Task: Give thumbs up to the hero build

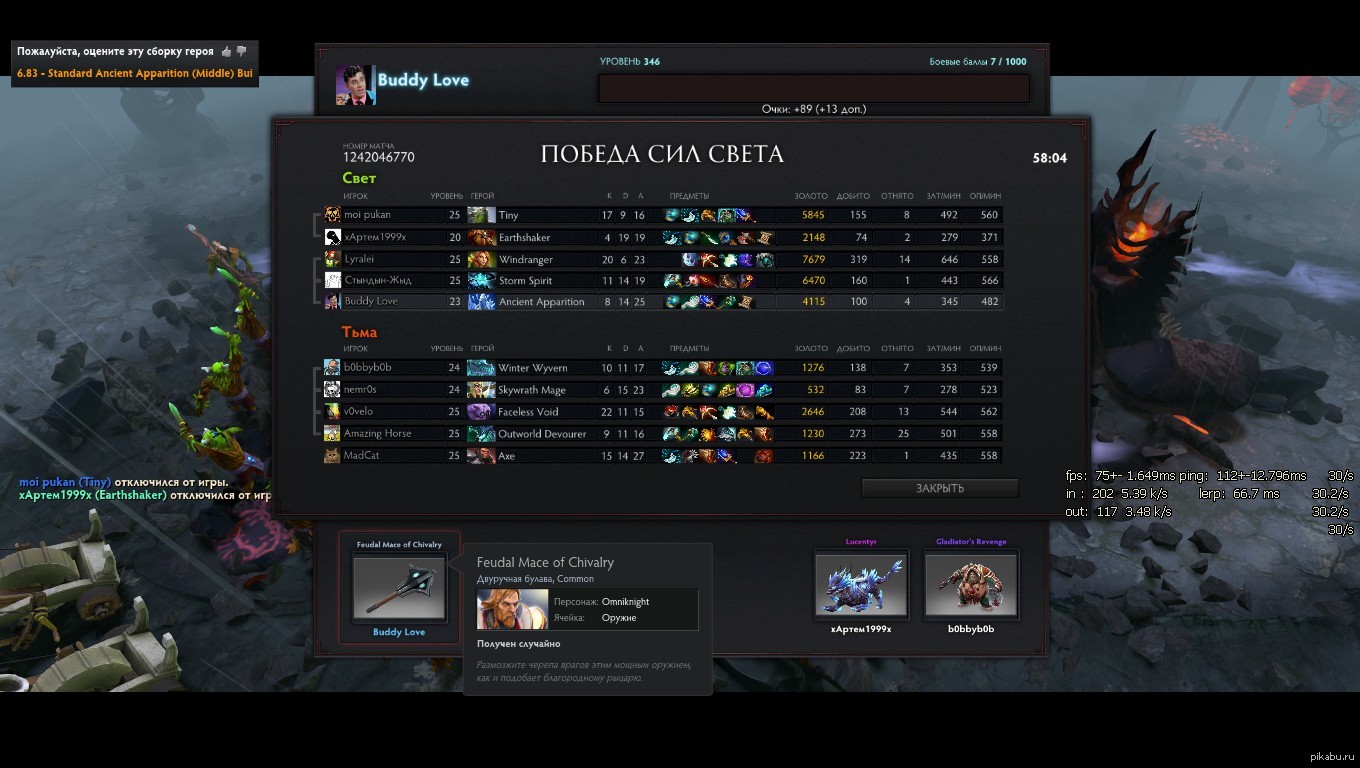Action: pos(227,51)
